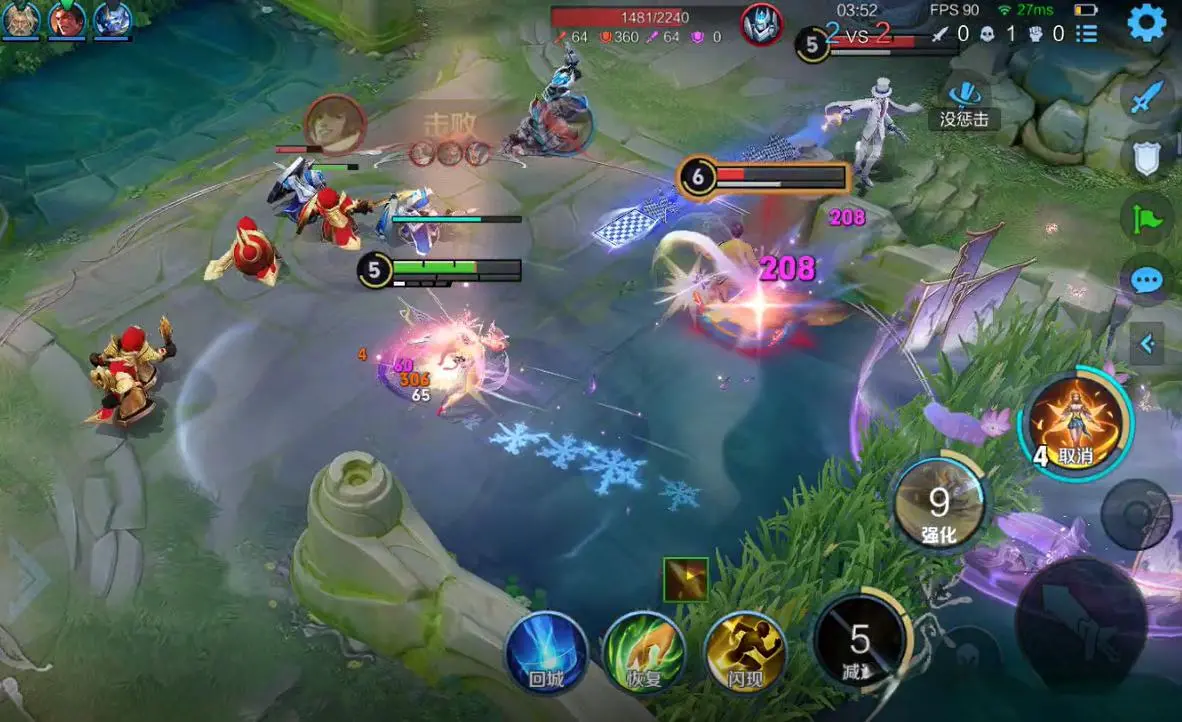Buy the recommended item above the skill bar
Viewport: 1182px width, 722px height.
(685, 579)
